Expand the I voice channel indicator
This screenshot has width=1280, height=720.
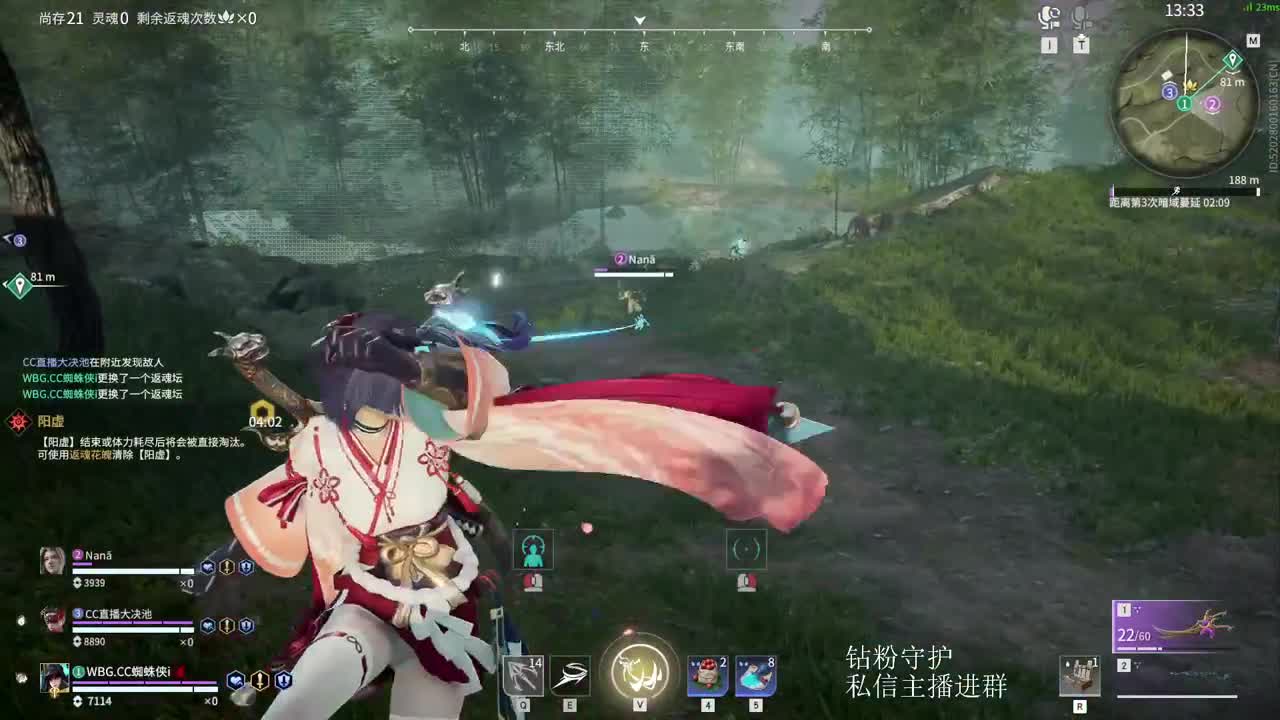1047,45
